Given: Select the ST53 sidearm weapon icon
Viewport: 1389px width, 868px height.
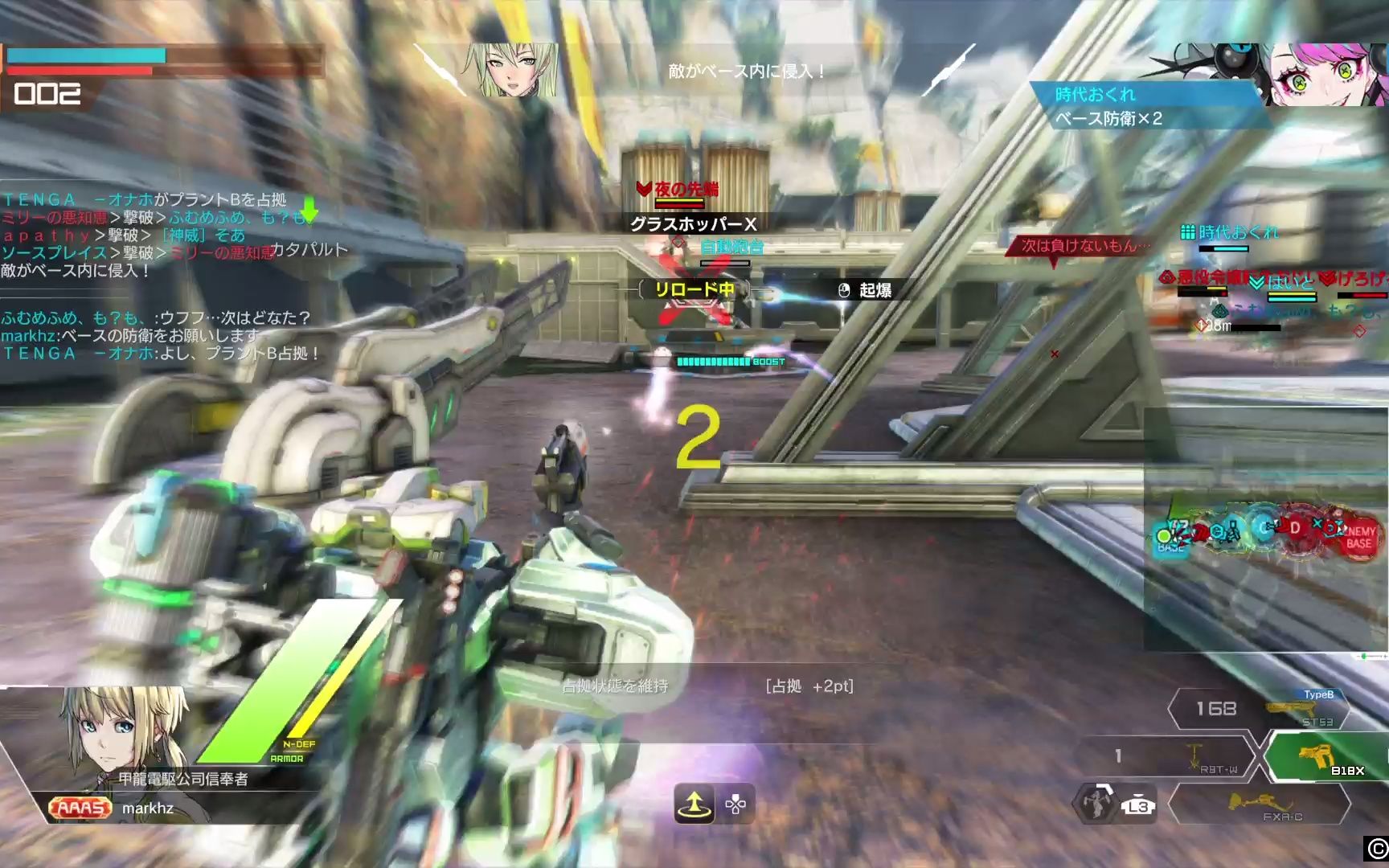Looking at the screenshot, I should coord(1290,708).
